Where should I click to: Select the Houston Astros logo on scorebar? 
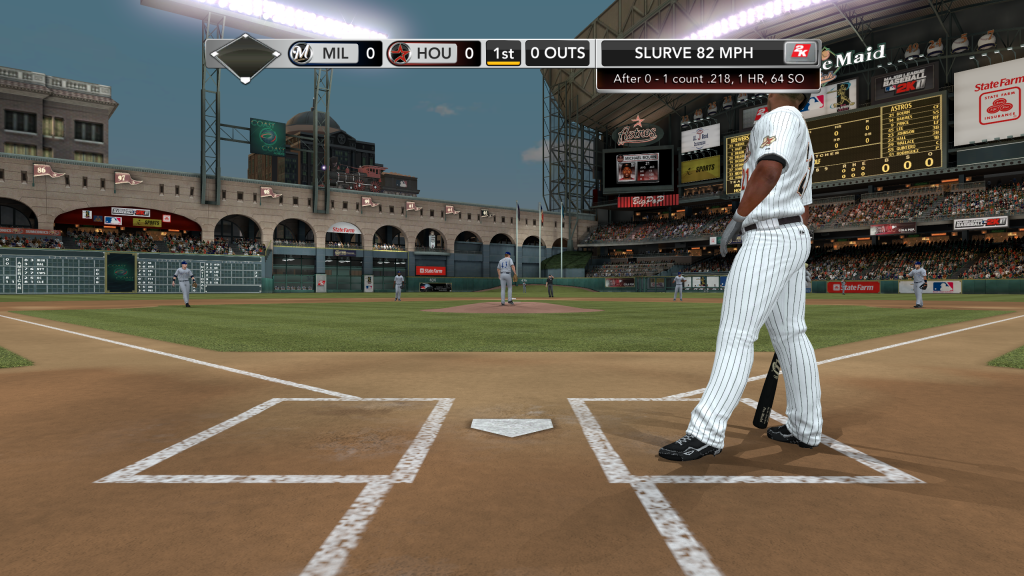tap(399, 53)
